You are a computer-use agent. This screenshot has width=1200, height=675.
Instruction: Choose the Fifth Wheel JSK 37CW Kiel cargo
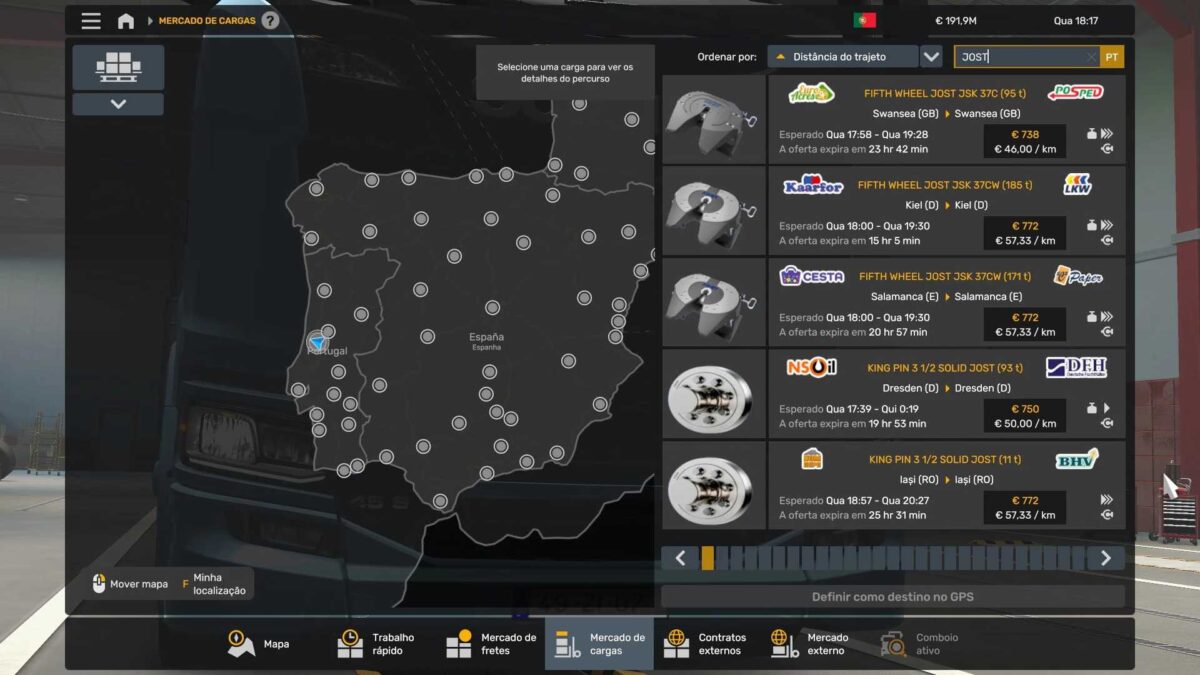945,211
